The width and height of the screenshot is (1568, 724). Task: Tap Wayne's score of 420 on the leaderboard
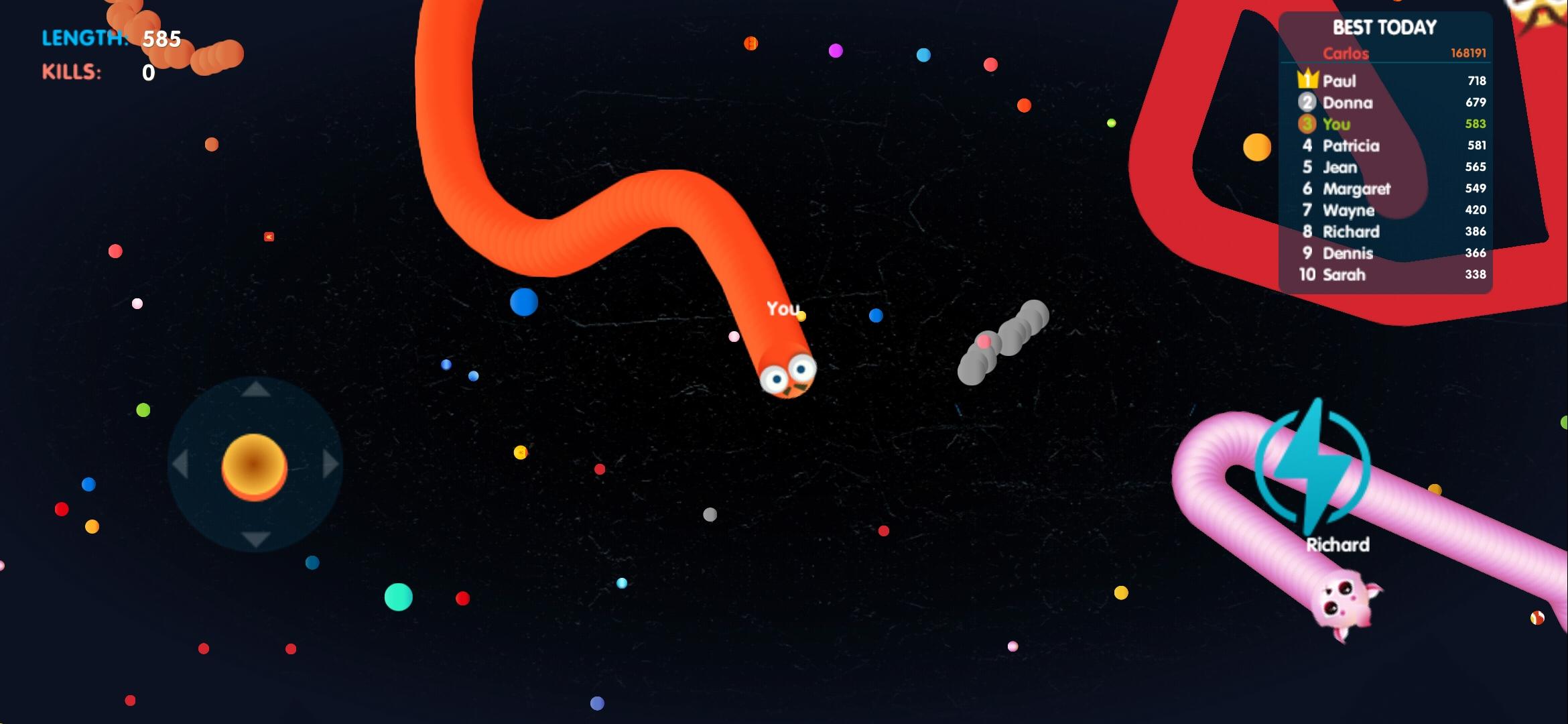coord(1474,210)
